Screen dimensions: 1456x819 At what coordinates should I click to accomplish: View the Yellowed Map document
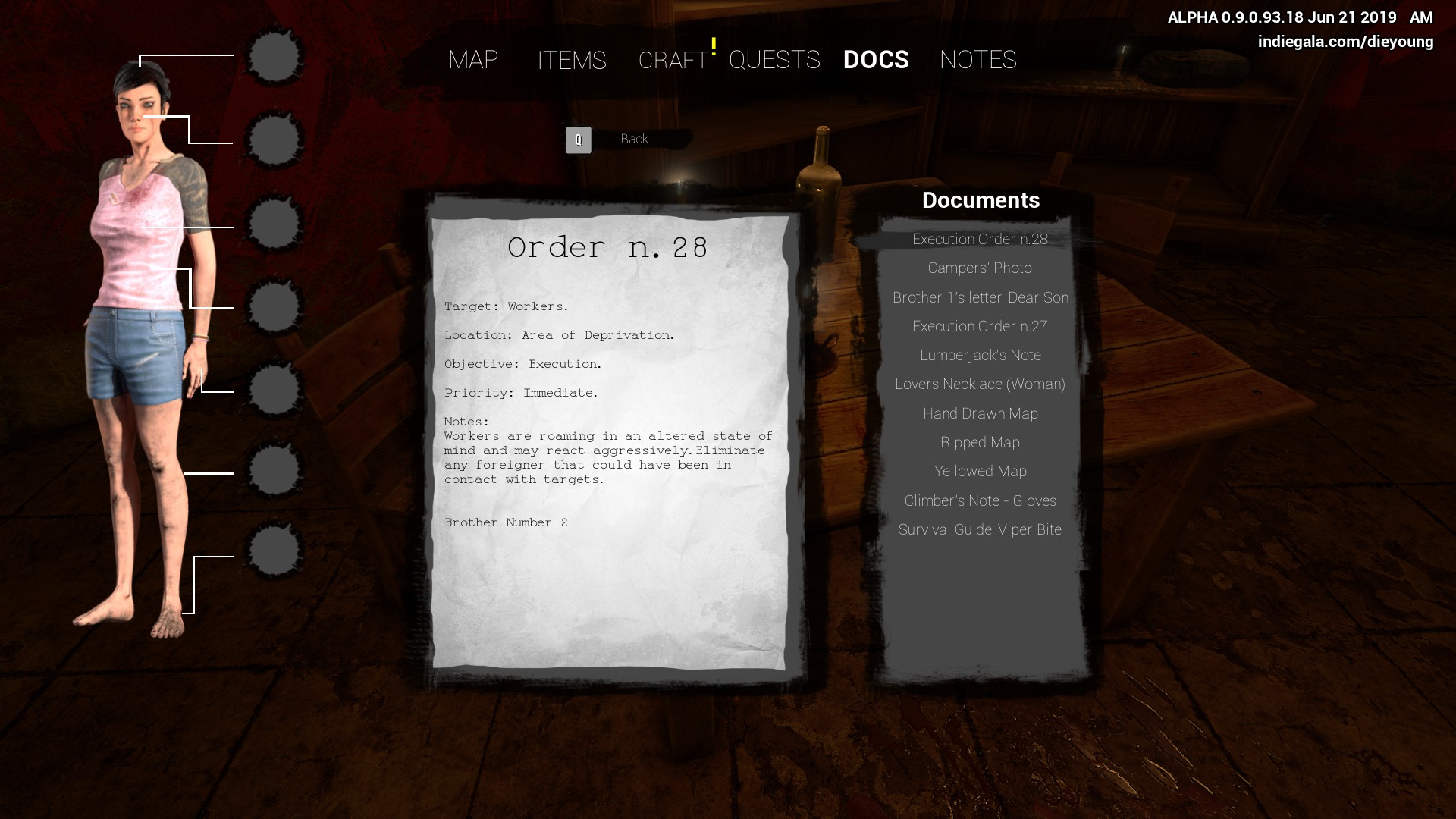point(980,472)
